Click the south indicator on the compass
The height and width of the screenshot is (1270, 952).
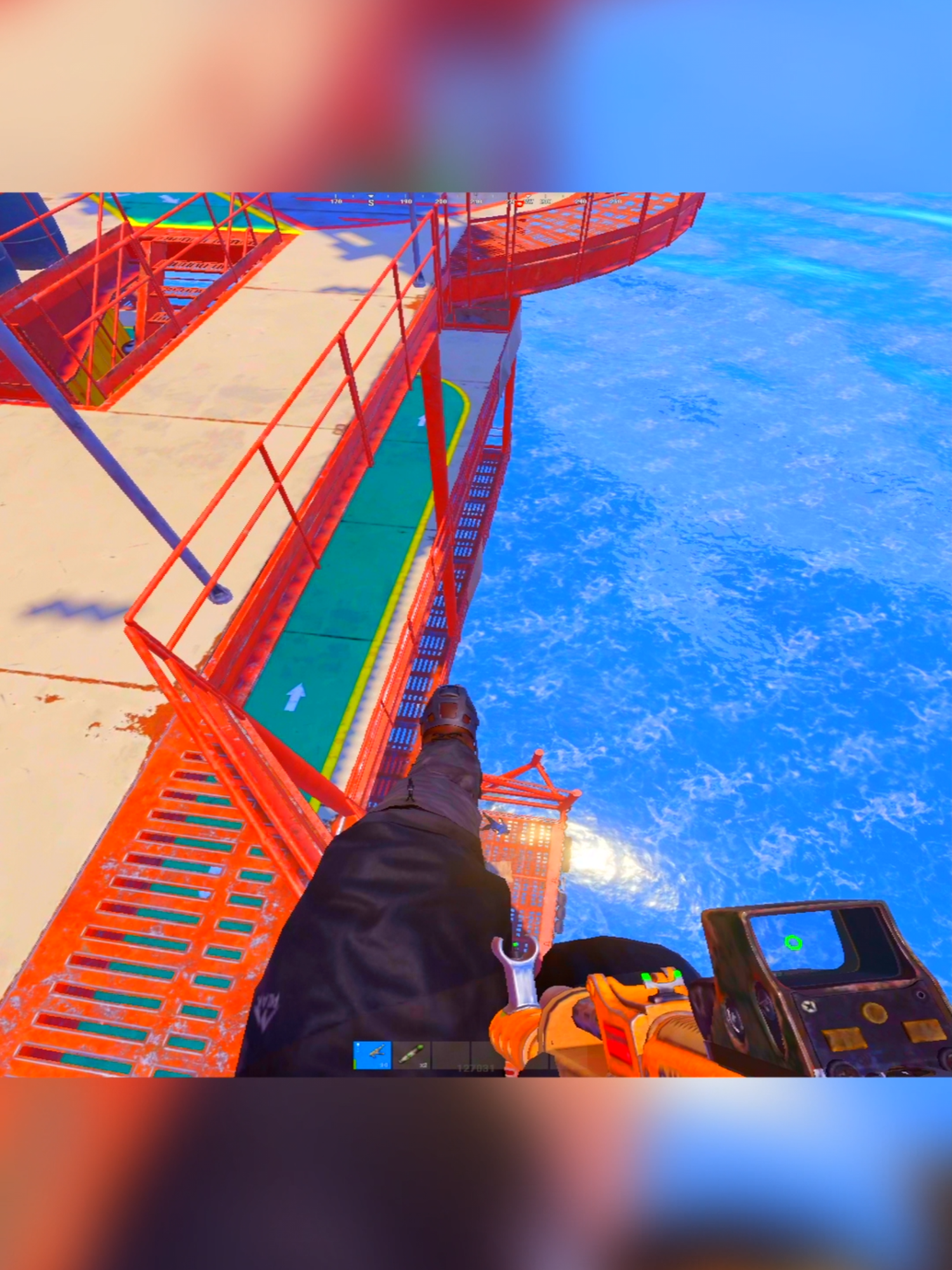click(371, 203)
